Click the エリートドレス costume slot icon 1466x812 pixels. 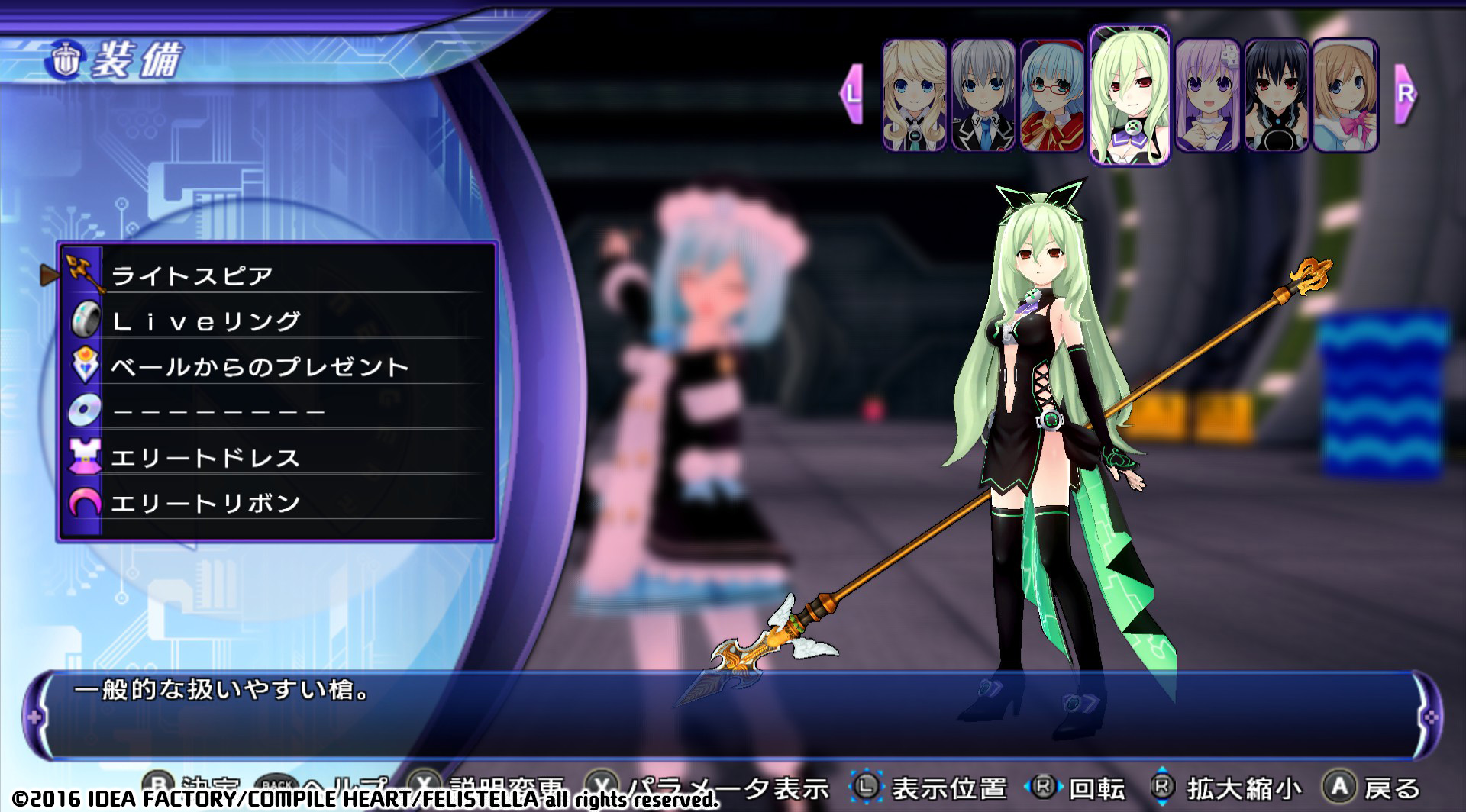point(84,456)
